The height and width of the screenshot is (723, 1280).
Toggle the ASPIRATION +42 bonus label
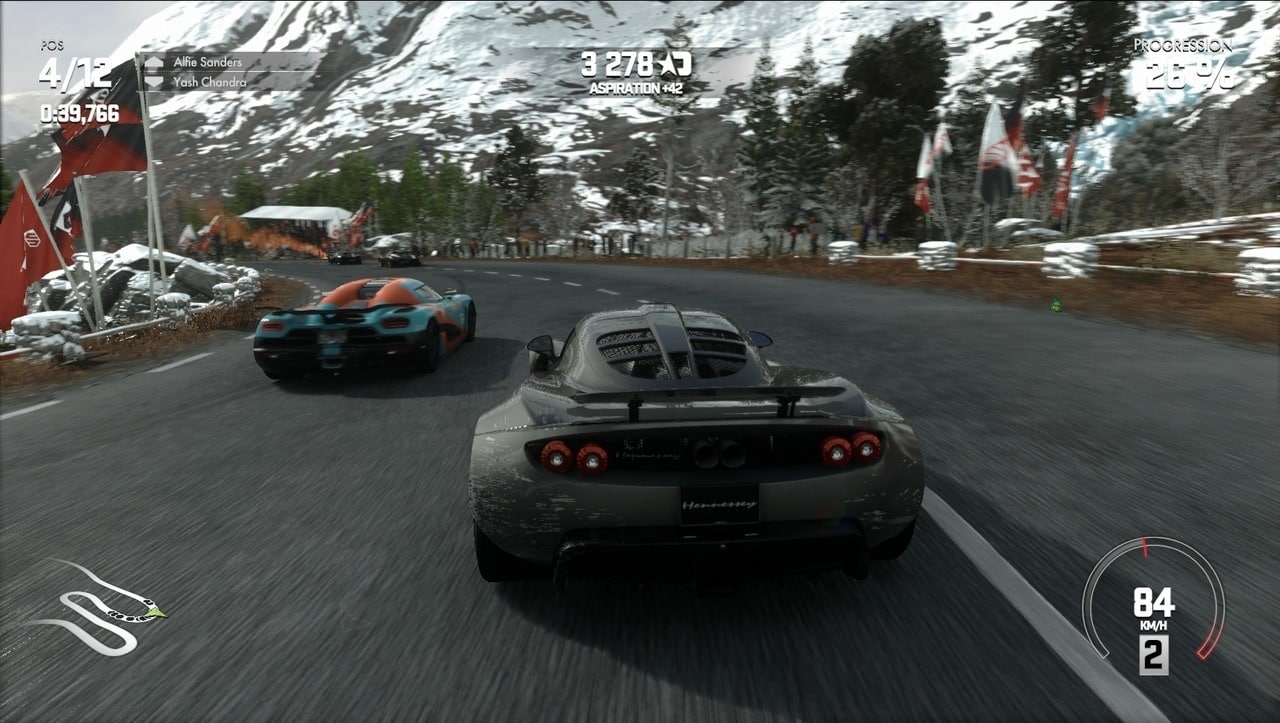click(635, 88)
